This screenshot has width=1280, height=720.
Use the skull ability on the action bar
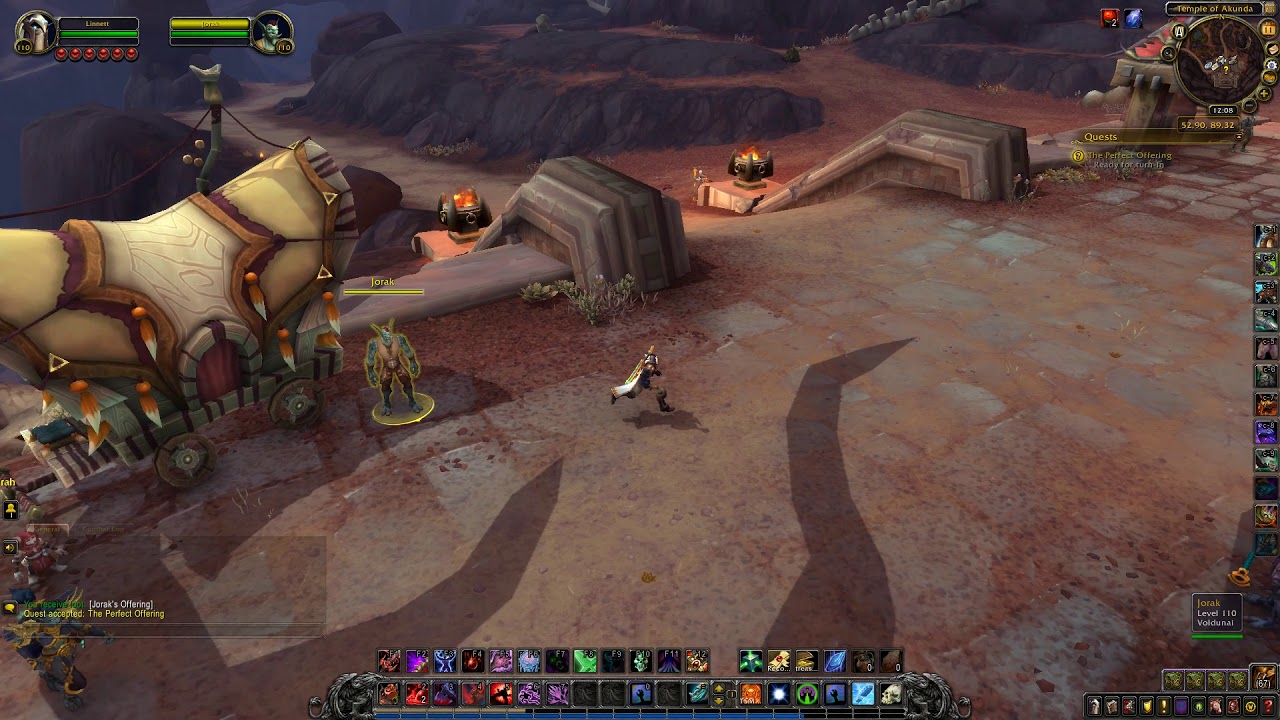890,693
